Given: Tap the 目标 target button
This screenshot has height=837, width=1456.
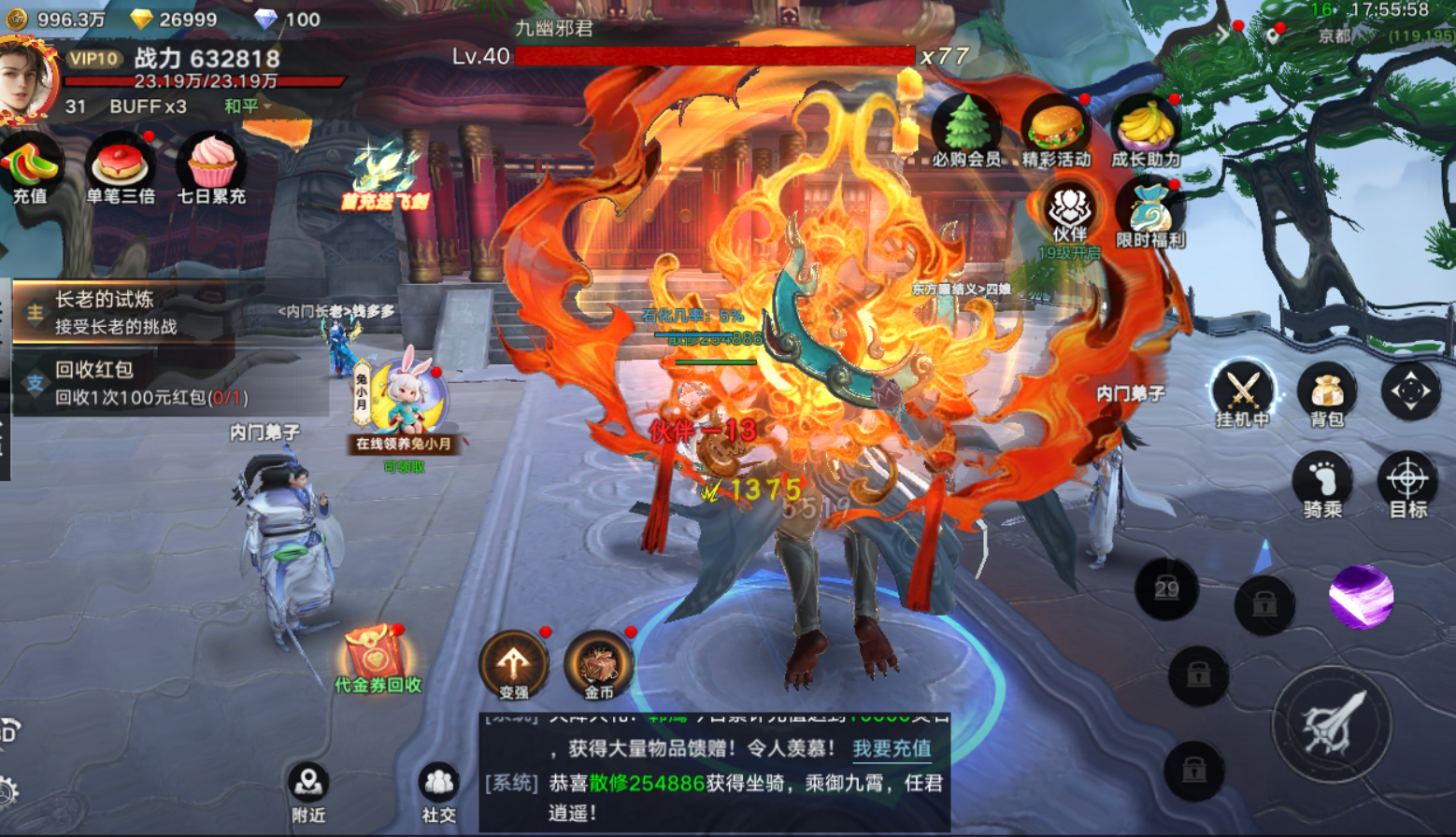Looking at the screenshot, I should 1407,484.
